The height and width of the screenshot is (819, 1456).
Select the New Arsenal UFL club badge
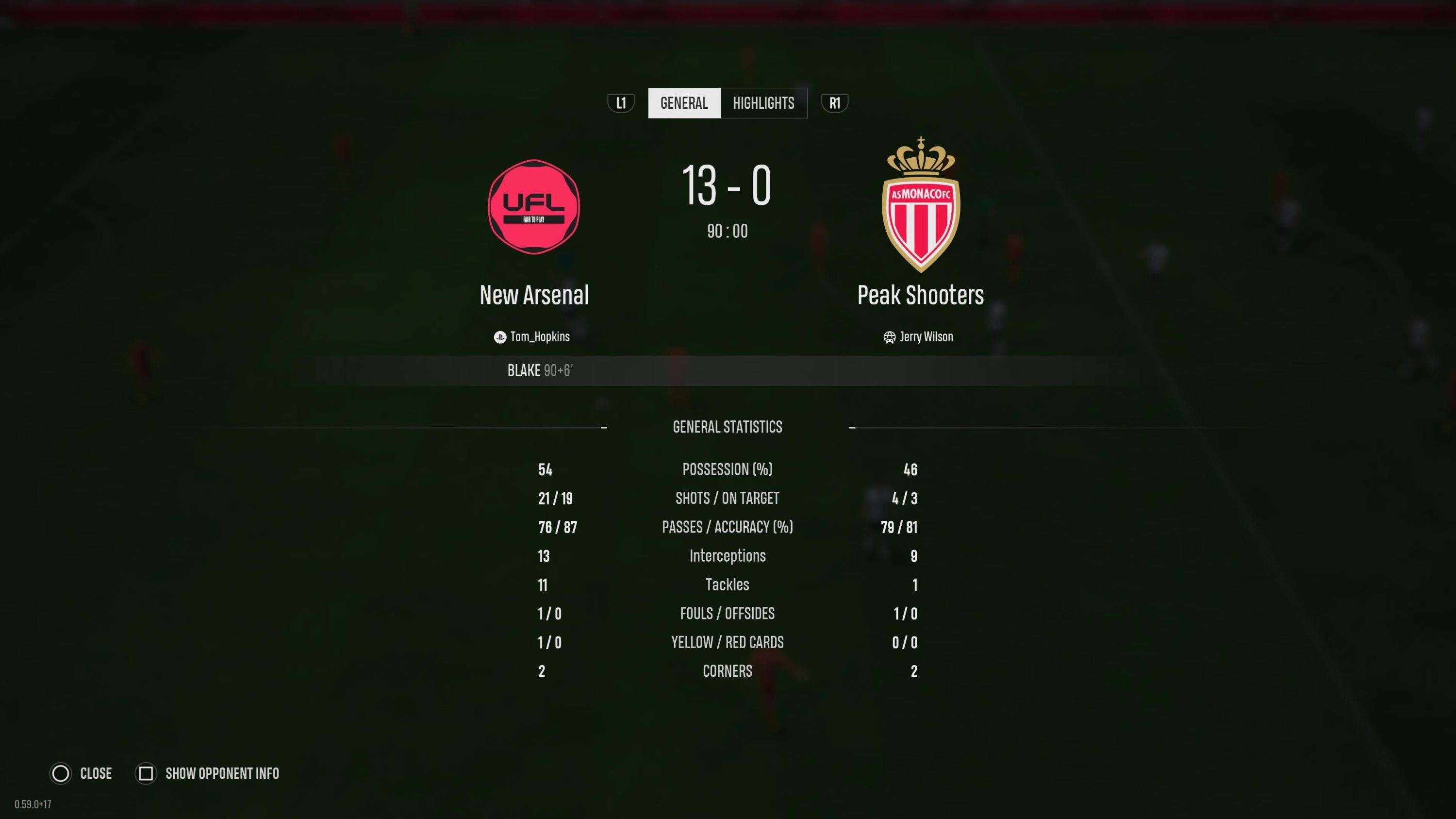[x=533, y=207]
